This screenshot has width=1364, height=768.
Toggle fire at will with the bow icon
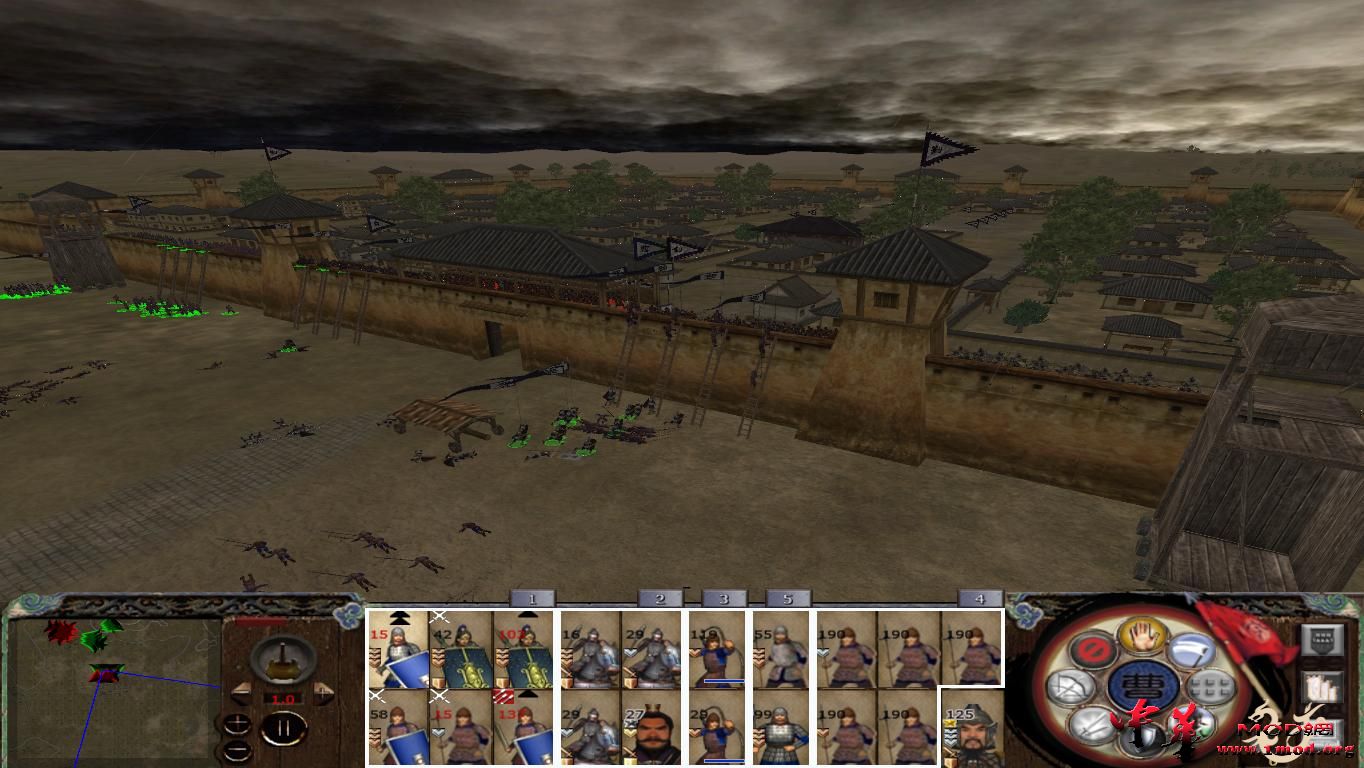(1070, 687)
